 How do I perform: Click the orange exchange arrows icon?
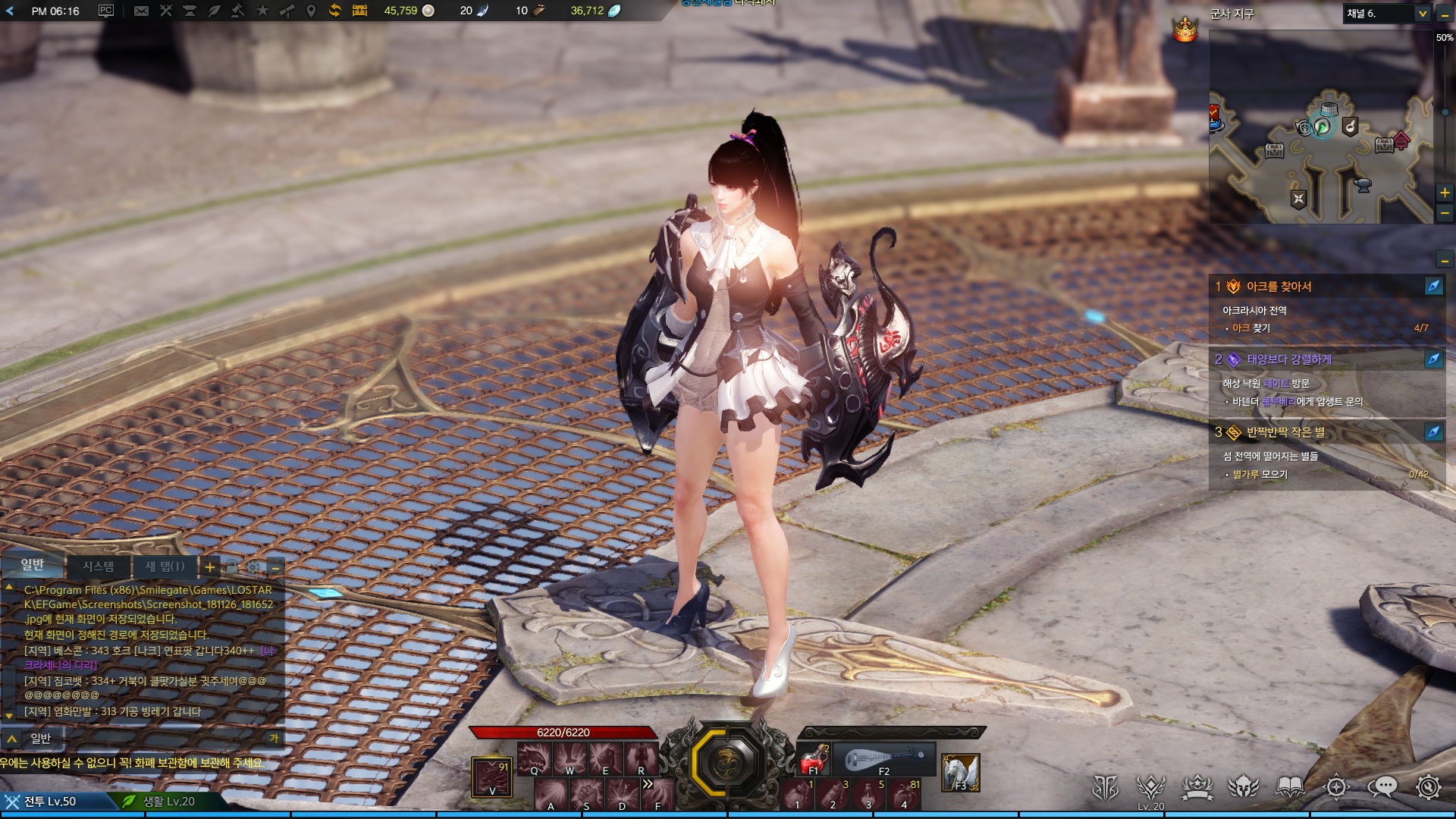[x=334, y=11]
